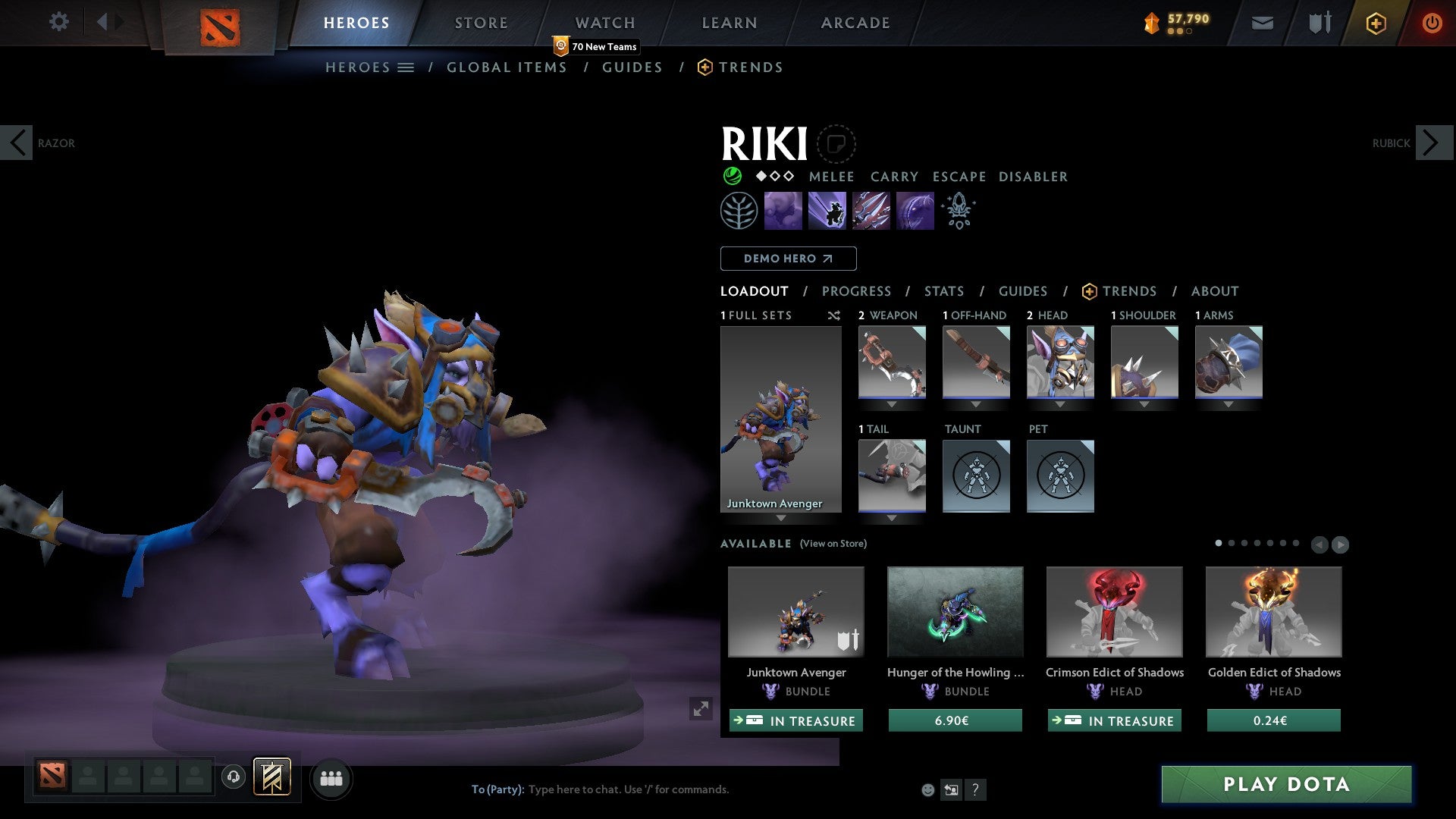Expand the Weapon item slot arrow
This screenshot has height=819, width=1456.
[892, 404]
